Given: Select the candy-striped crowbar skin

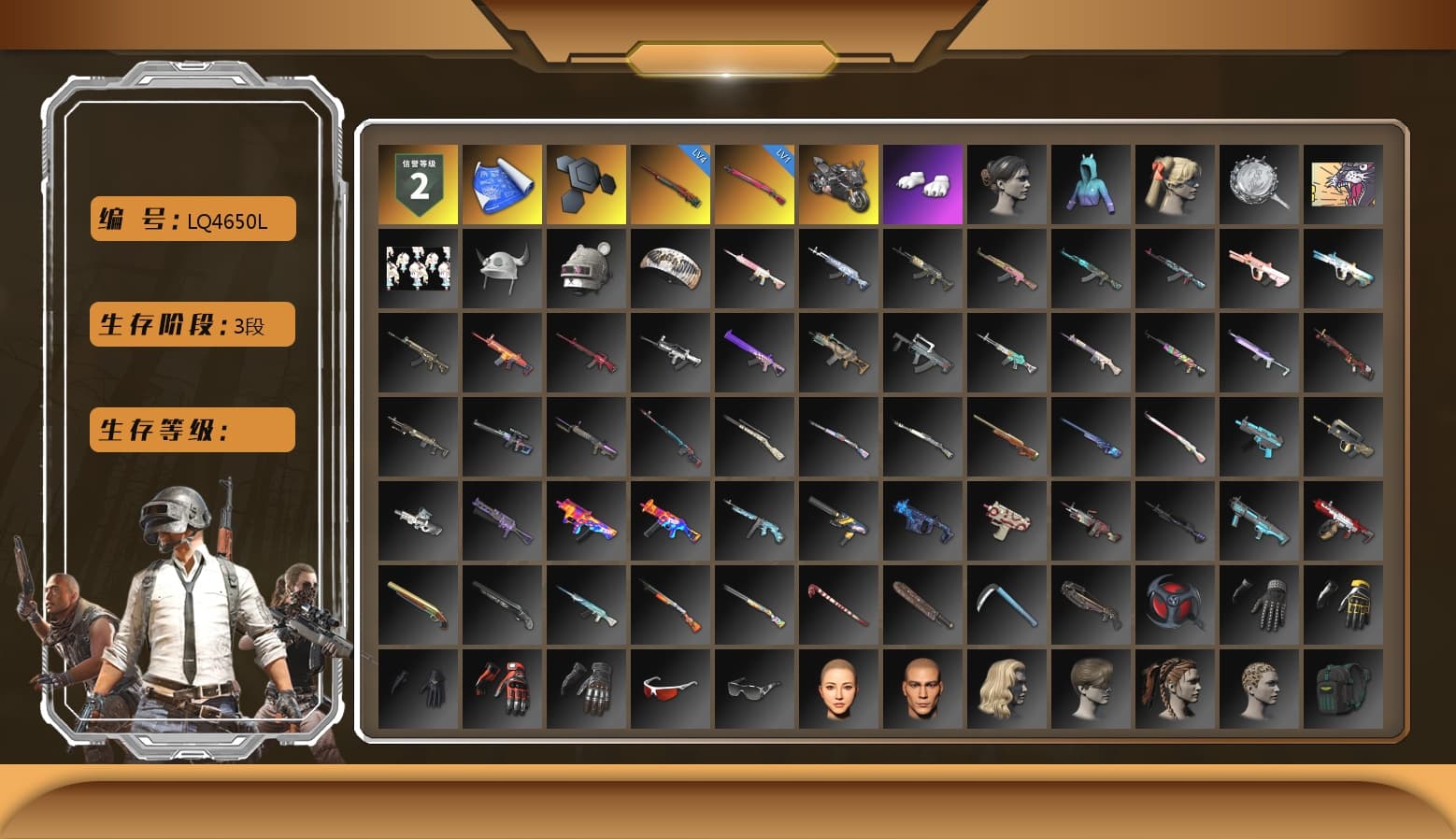Looking at the screenshot, I should [x=838, y=603].
